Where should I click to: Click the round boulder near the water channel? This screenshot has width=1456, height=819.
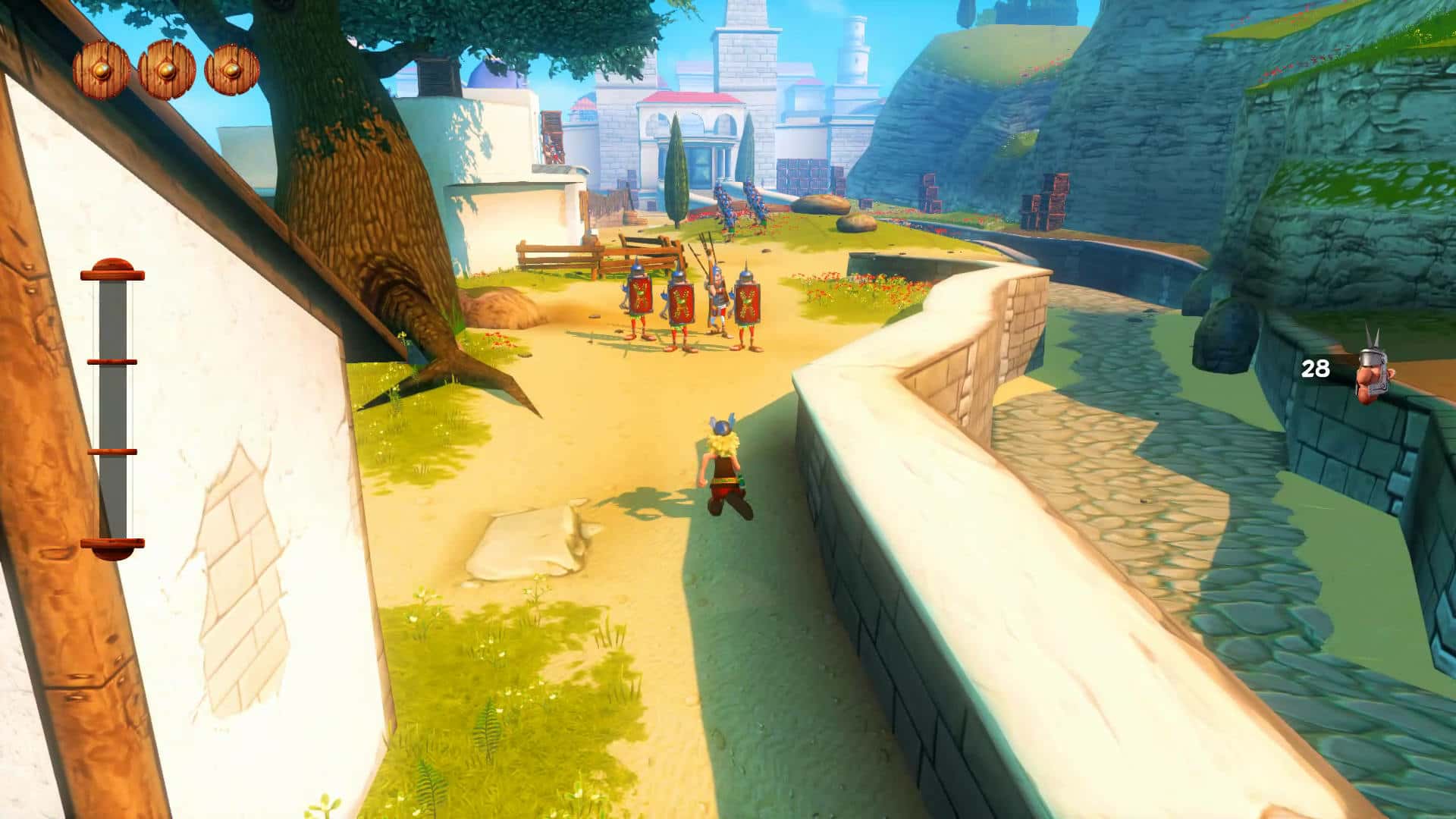click(821, 205)
